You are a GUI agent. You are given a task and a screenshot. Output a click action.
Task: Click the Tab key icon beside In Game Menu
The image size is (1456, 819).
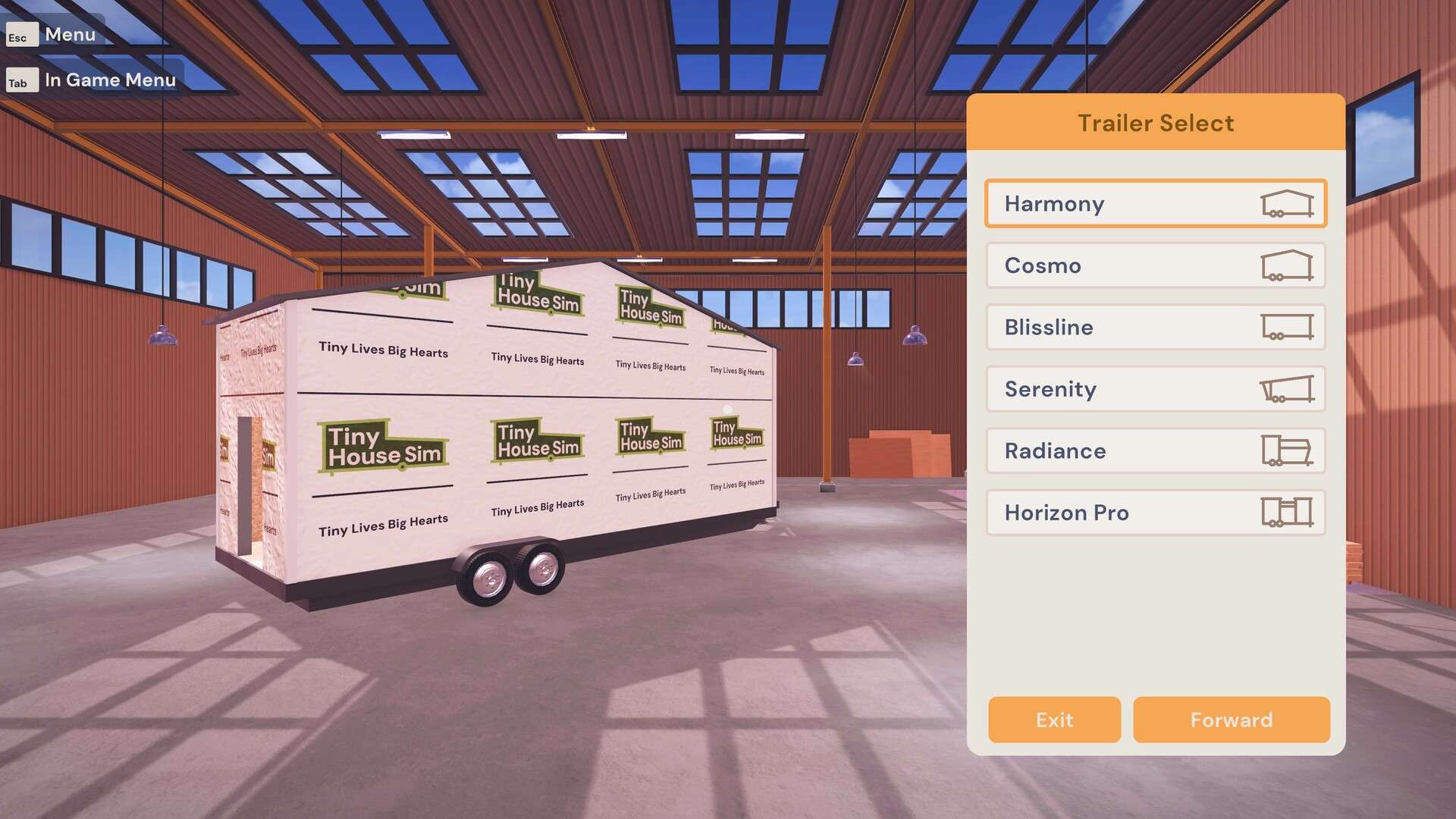coord(22,80)
